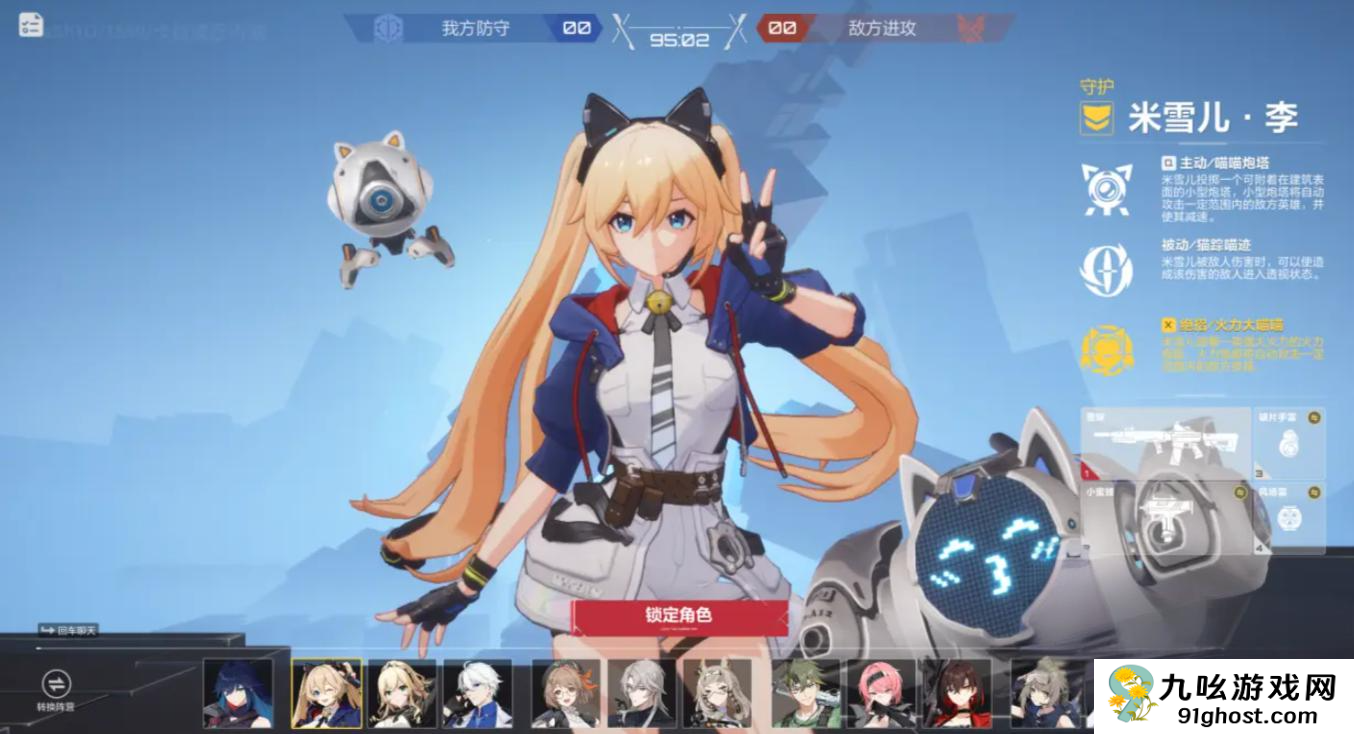Select the blue-haired character portrait
This screenshot has width=1354, height=734.
coord(238,692)
